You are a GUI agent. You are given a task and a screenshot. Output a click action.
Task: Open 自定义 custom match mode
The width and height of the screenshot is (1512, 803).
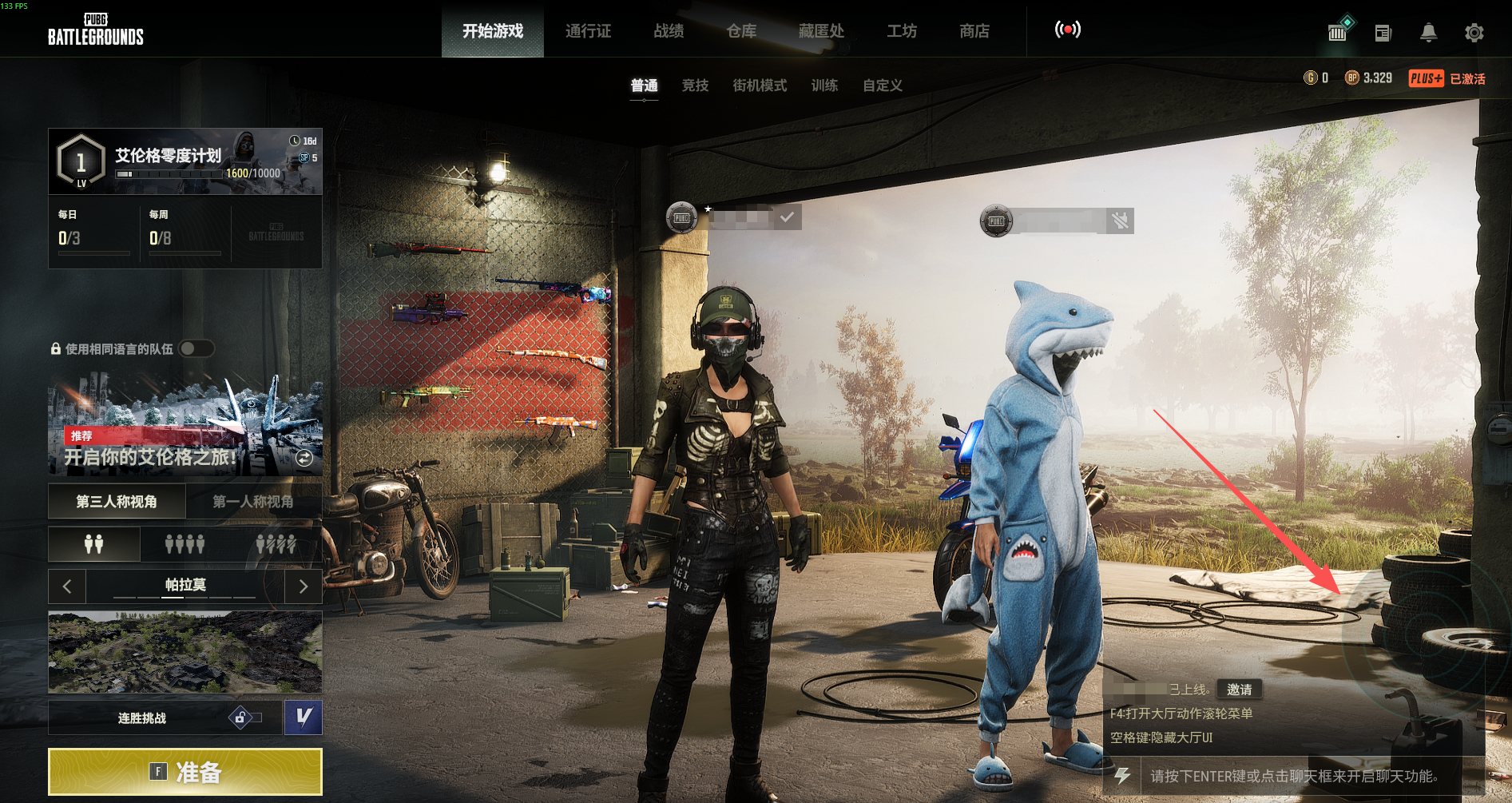point(883,85)
